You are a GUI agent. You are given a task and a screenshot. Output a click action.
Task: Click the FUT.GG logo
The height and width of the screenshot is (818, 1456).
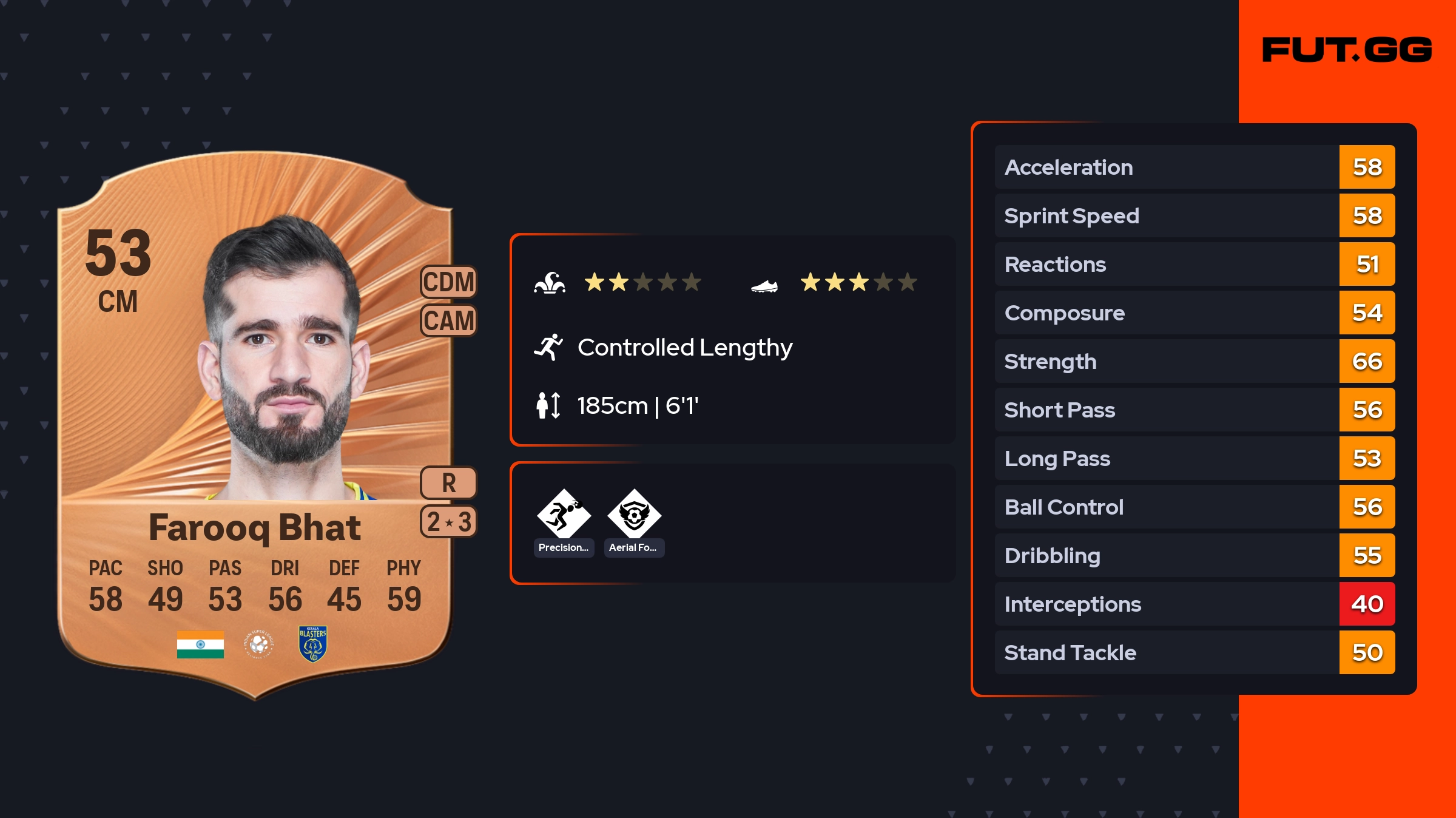(1347, 50)
